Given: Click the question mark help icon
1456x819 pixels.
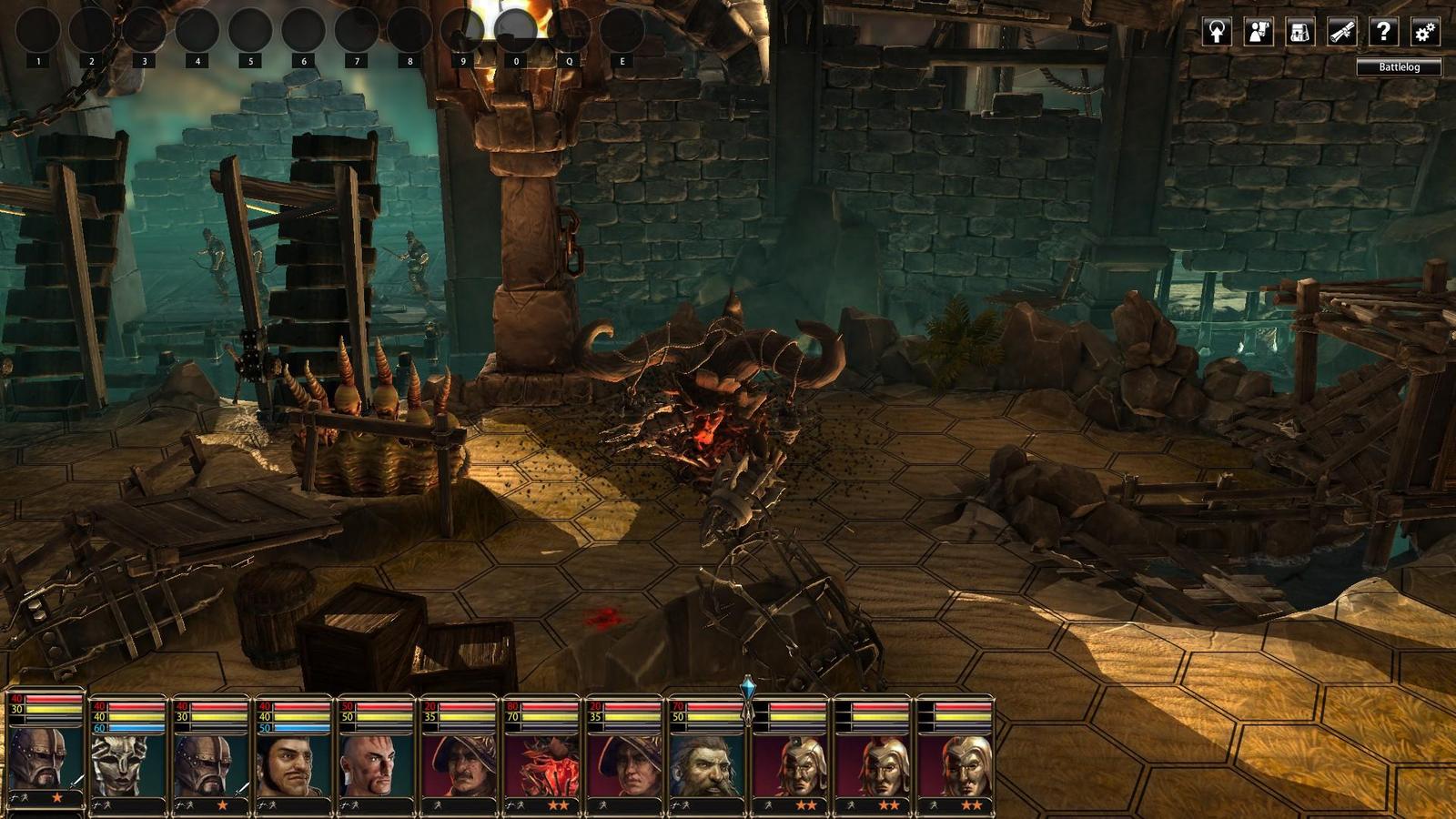Looking at the screenshot, I should pos(1383,33).
